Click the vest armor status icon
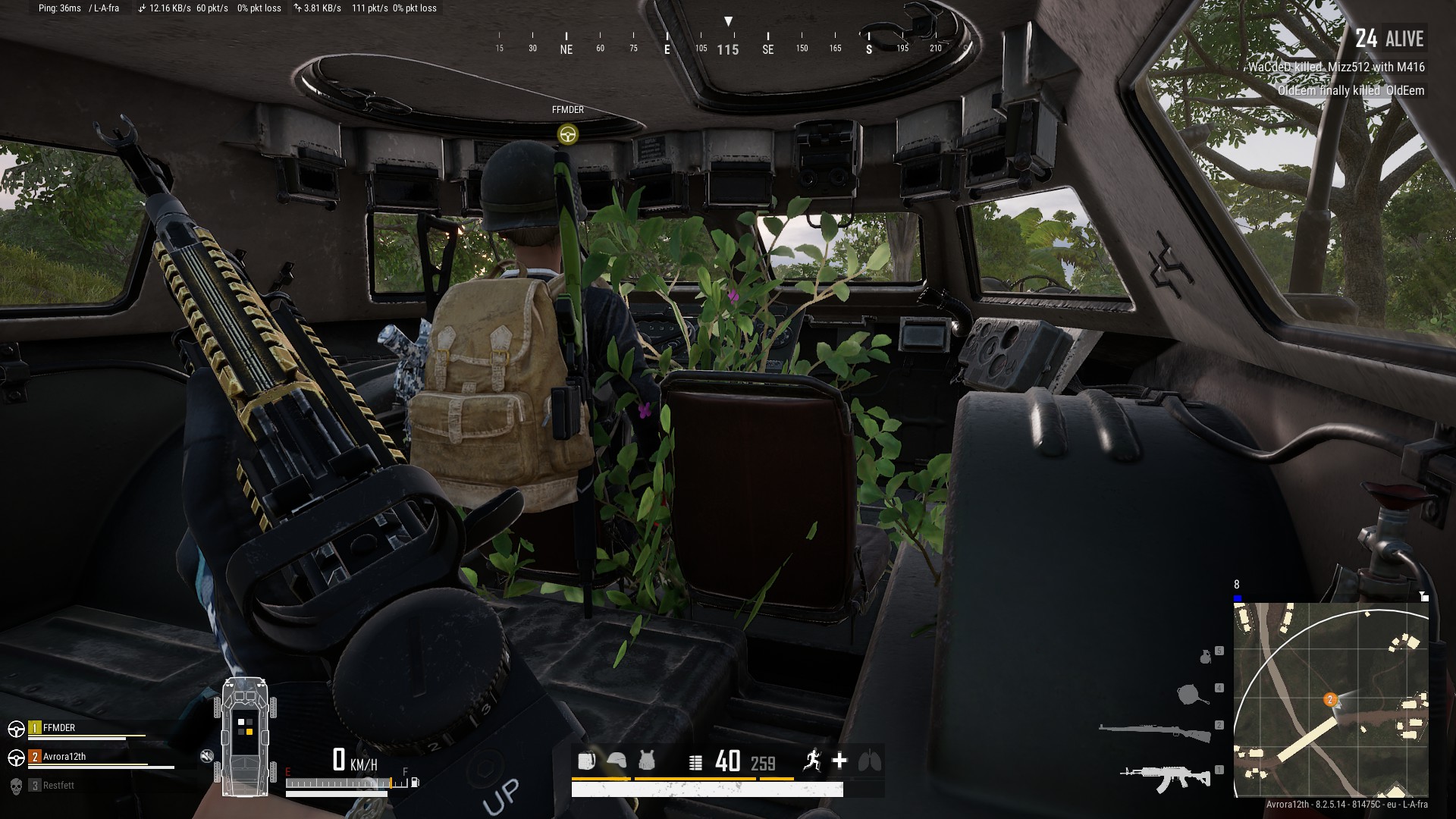Viewport: 1456px width, 819px height. (x=647, y=761)
